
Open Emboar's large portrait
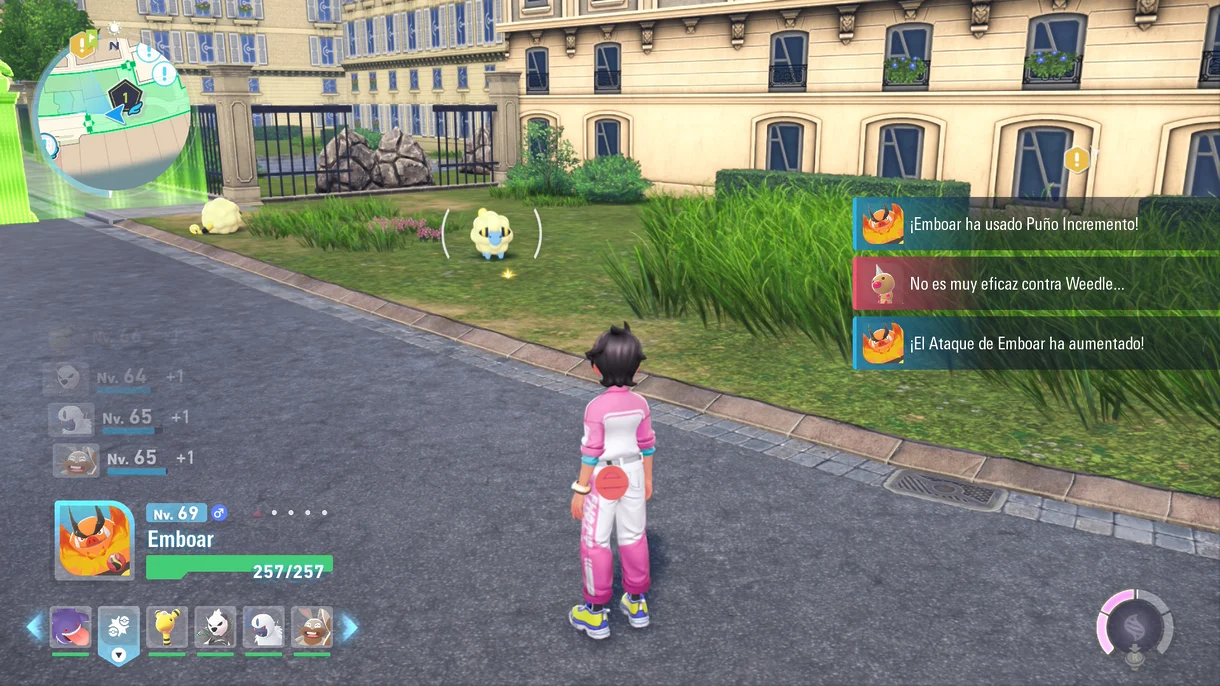pos(94,541)
